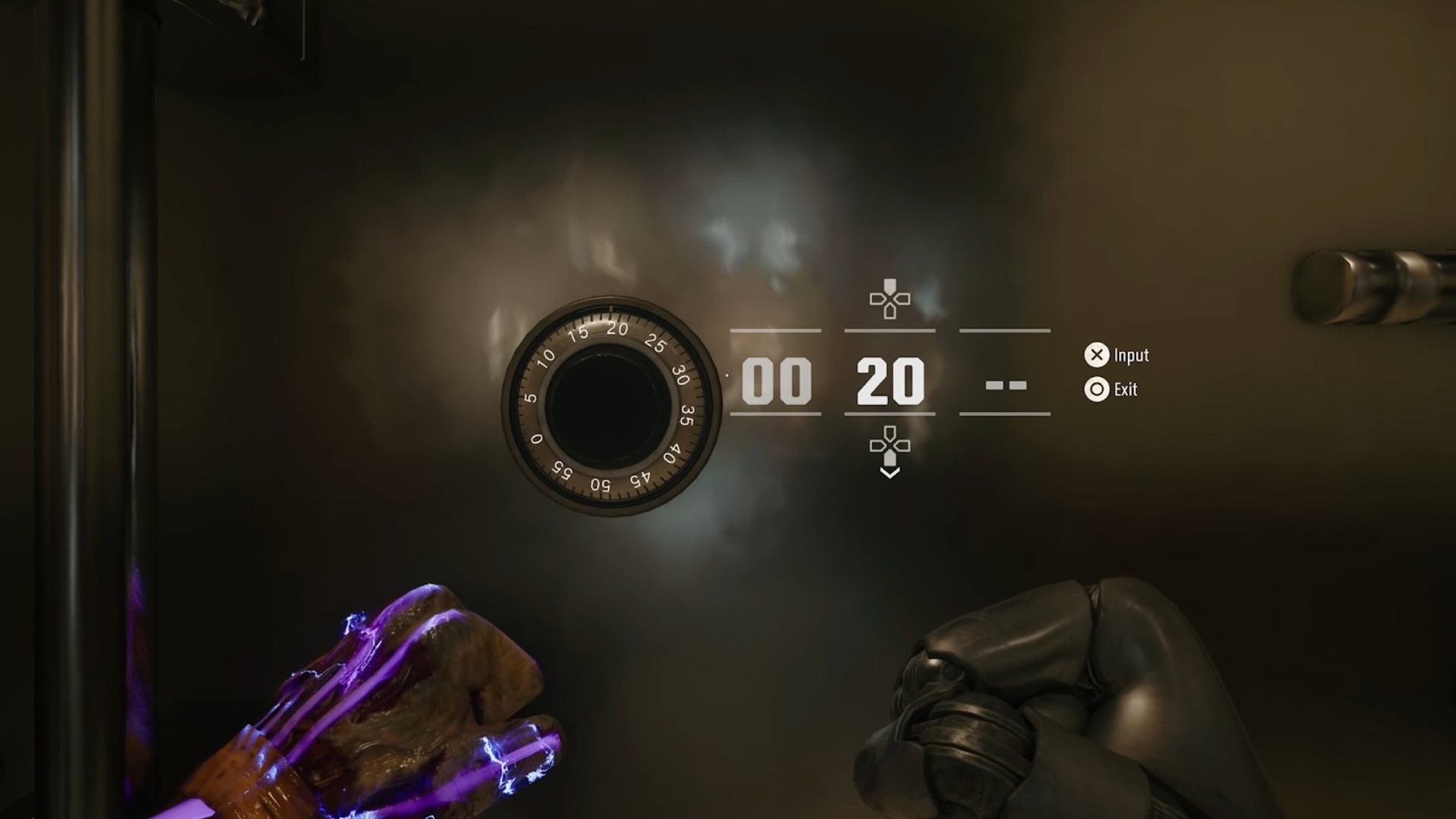
Task: Click the D-pad down icon below digits
Action: pos(889,447)
